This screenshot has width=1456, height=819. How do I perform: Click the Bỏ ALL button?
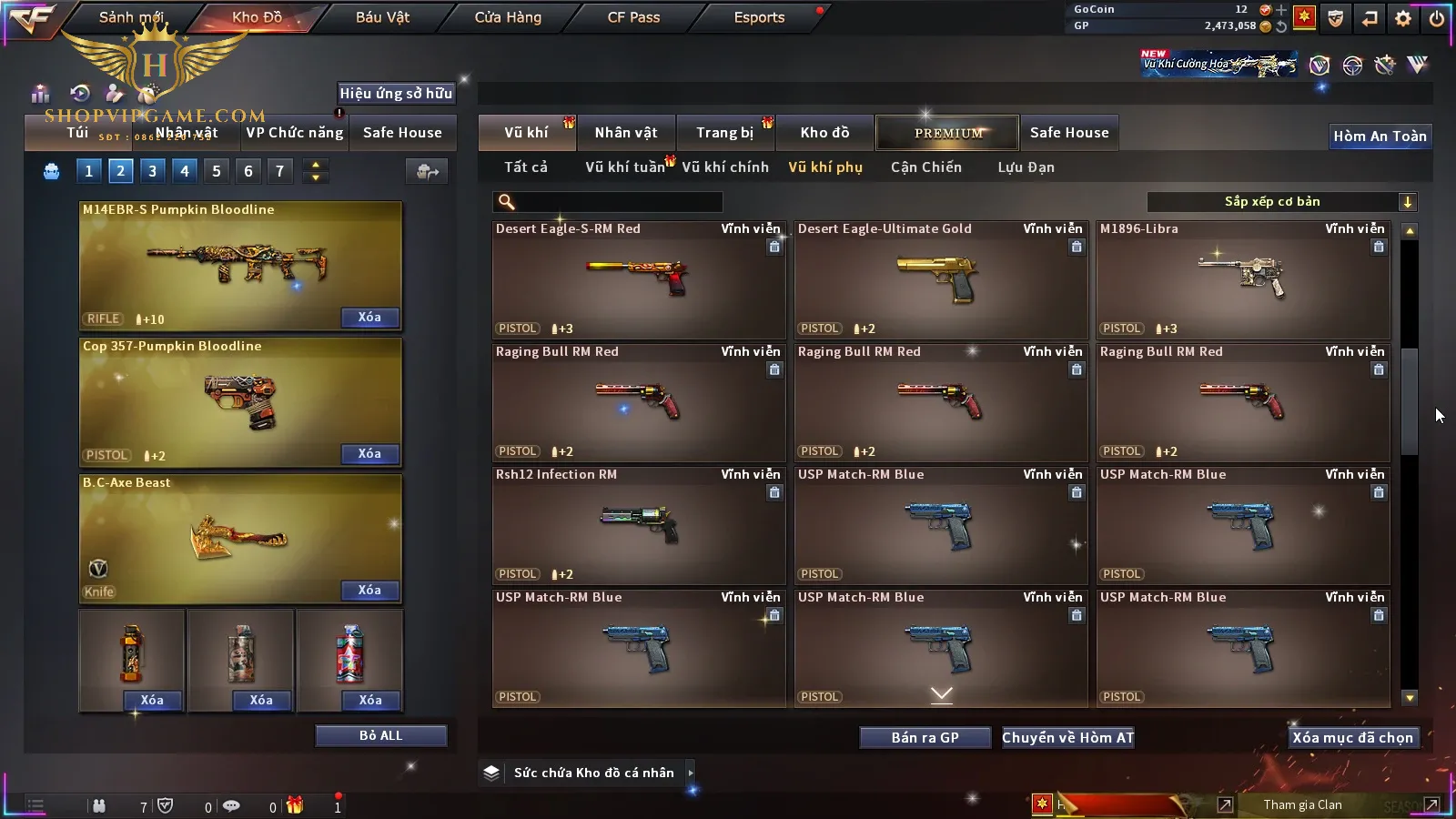[x=380, y=735]
